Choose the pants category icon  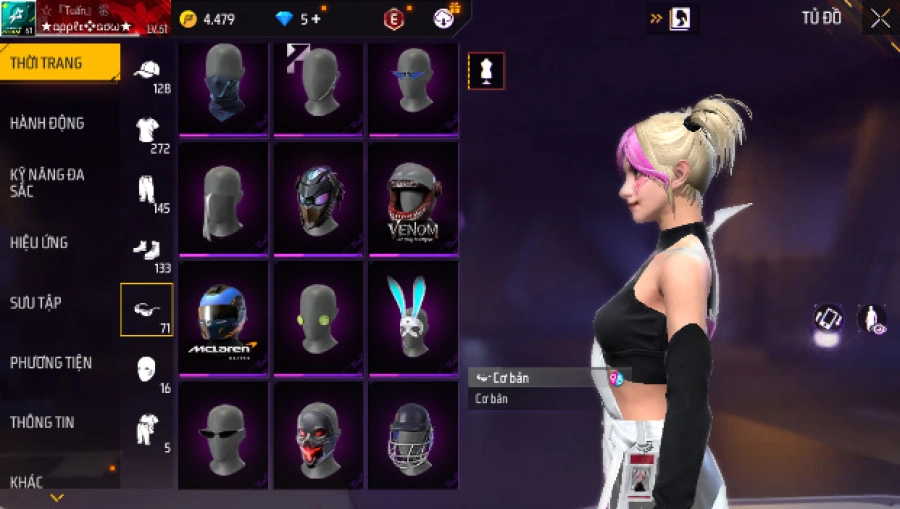[x=147, y=192]
